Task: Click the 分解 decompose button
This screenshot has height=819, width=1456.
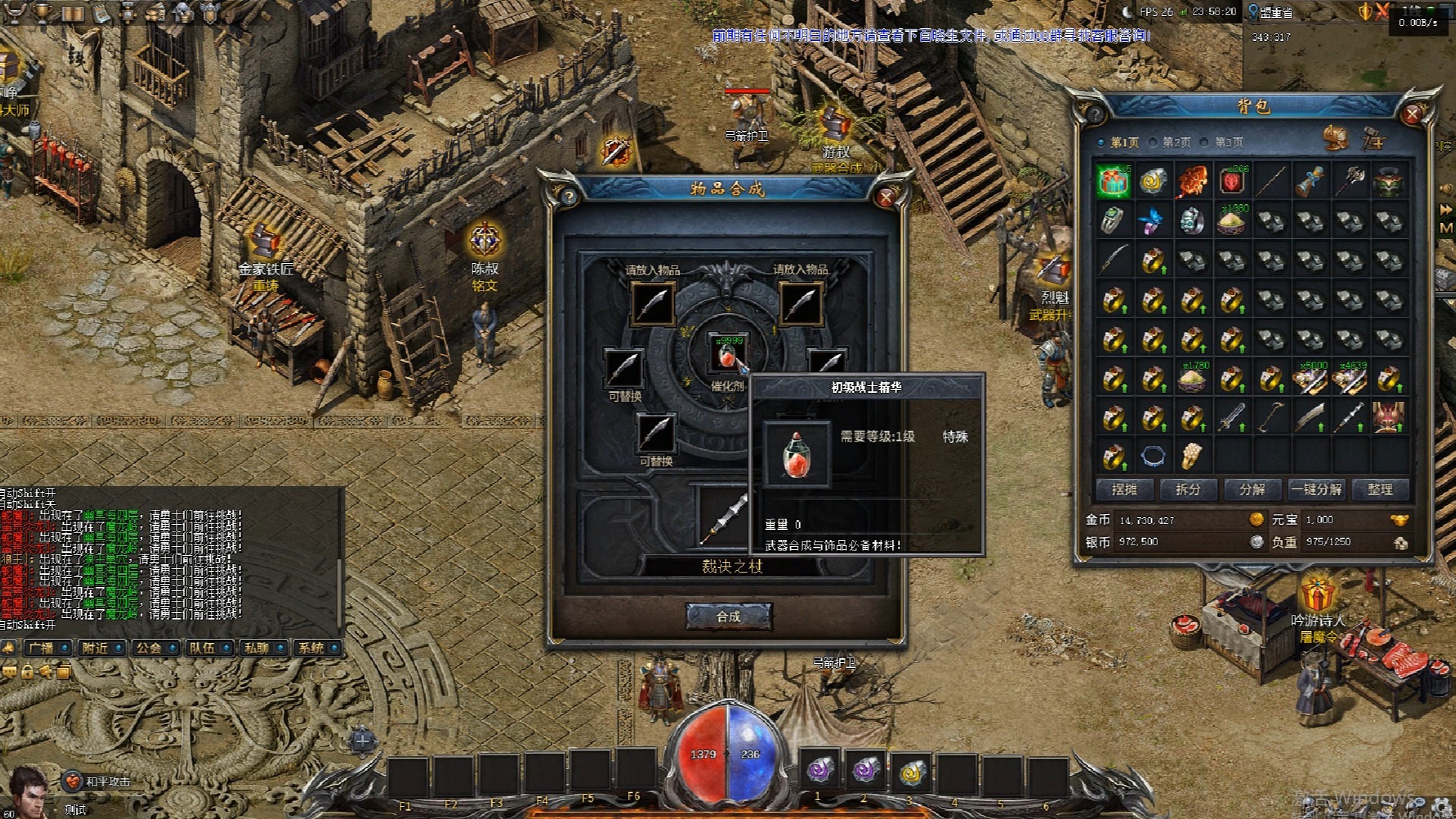Action: [x=1252, y=490]
